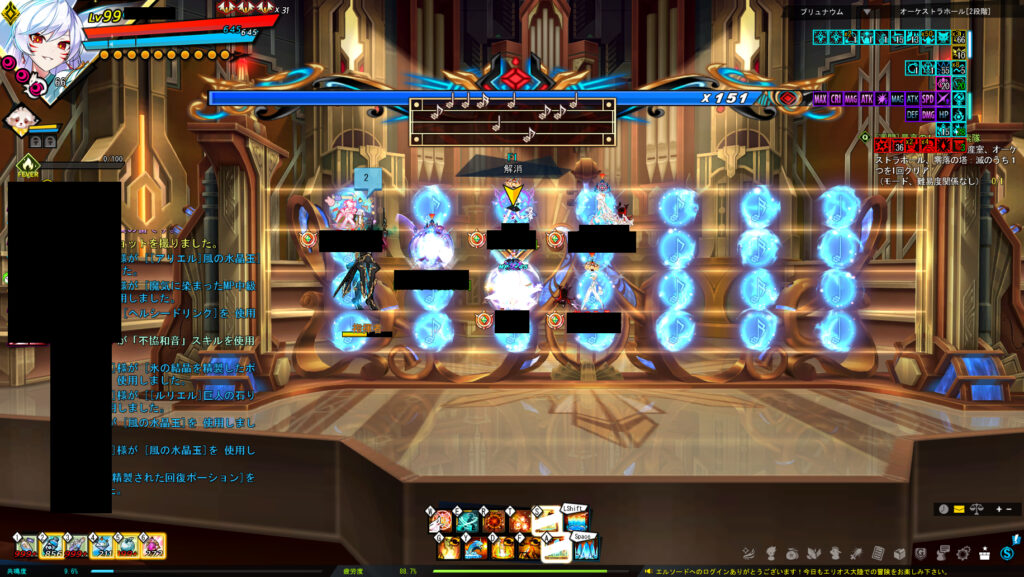
Task: Activate the teal crossed blades skill
Action: click(x=467, y=521)
